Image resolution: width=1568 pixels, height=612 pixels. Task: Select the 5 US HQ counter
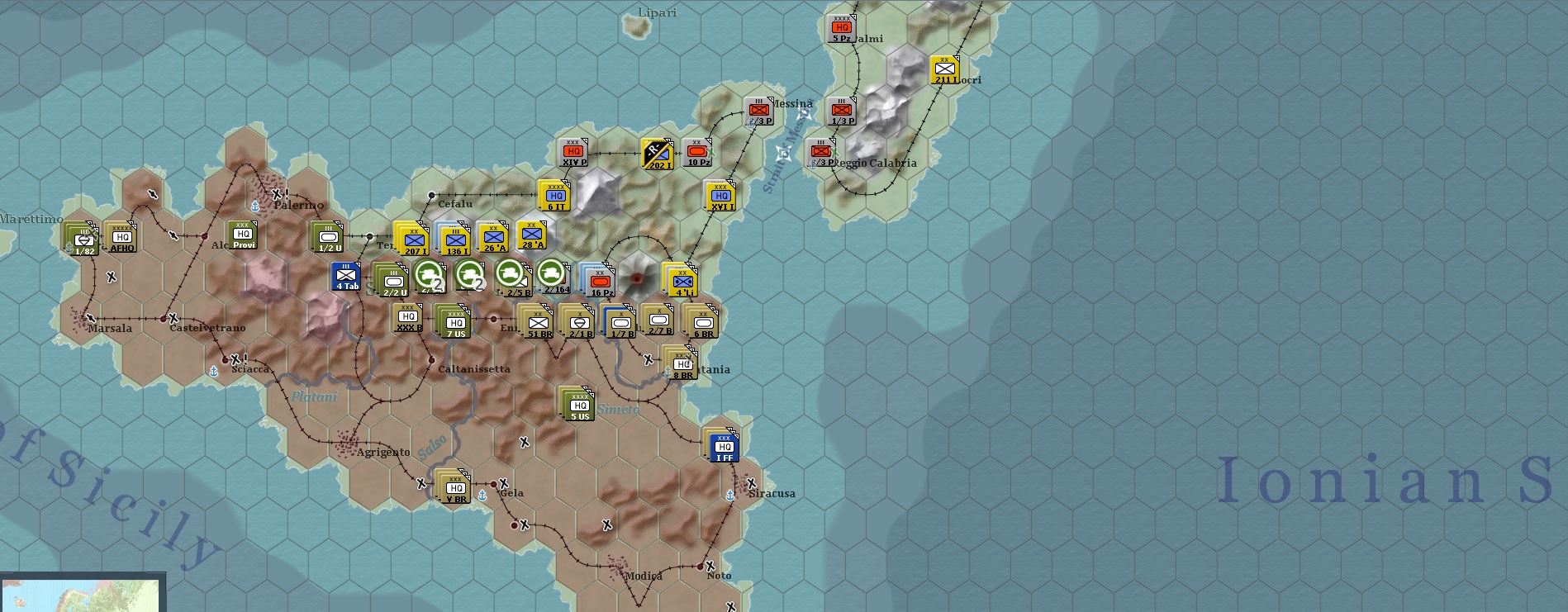point(578,406)
